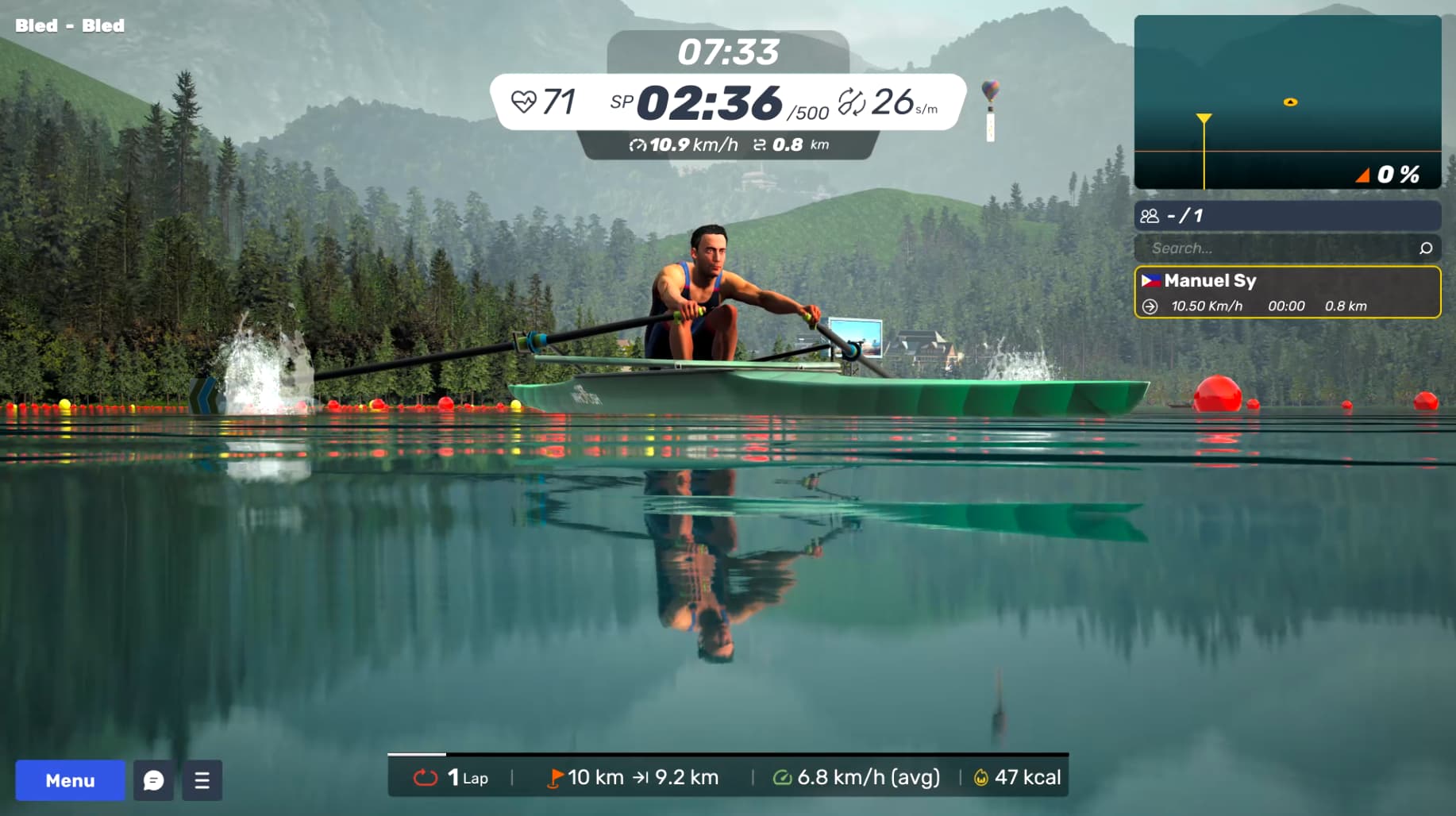Click the magnifier search icon
1456x816 pixels.
click(1425, 248)
